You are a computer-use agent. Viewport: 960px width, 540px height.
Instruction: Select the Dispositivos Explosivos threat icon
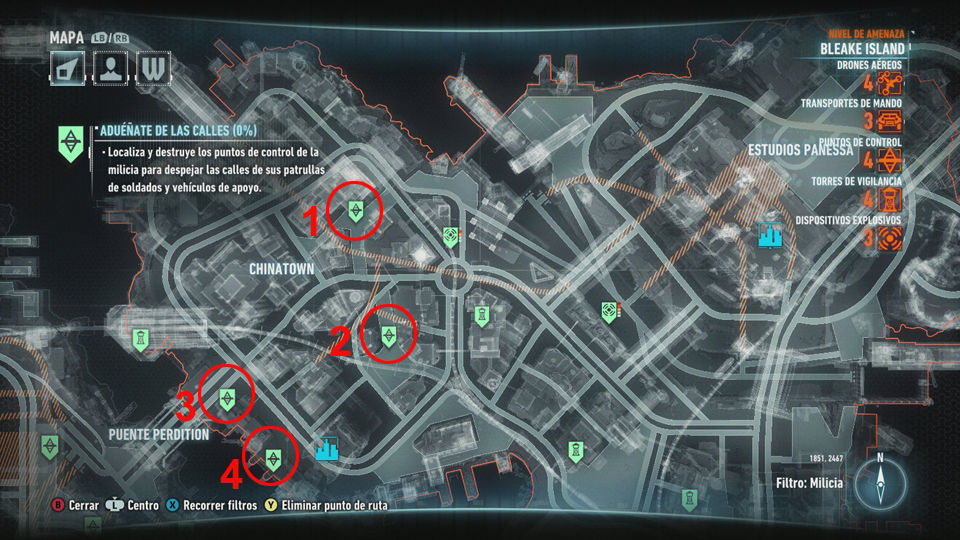point(890,238)
